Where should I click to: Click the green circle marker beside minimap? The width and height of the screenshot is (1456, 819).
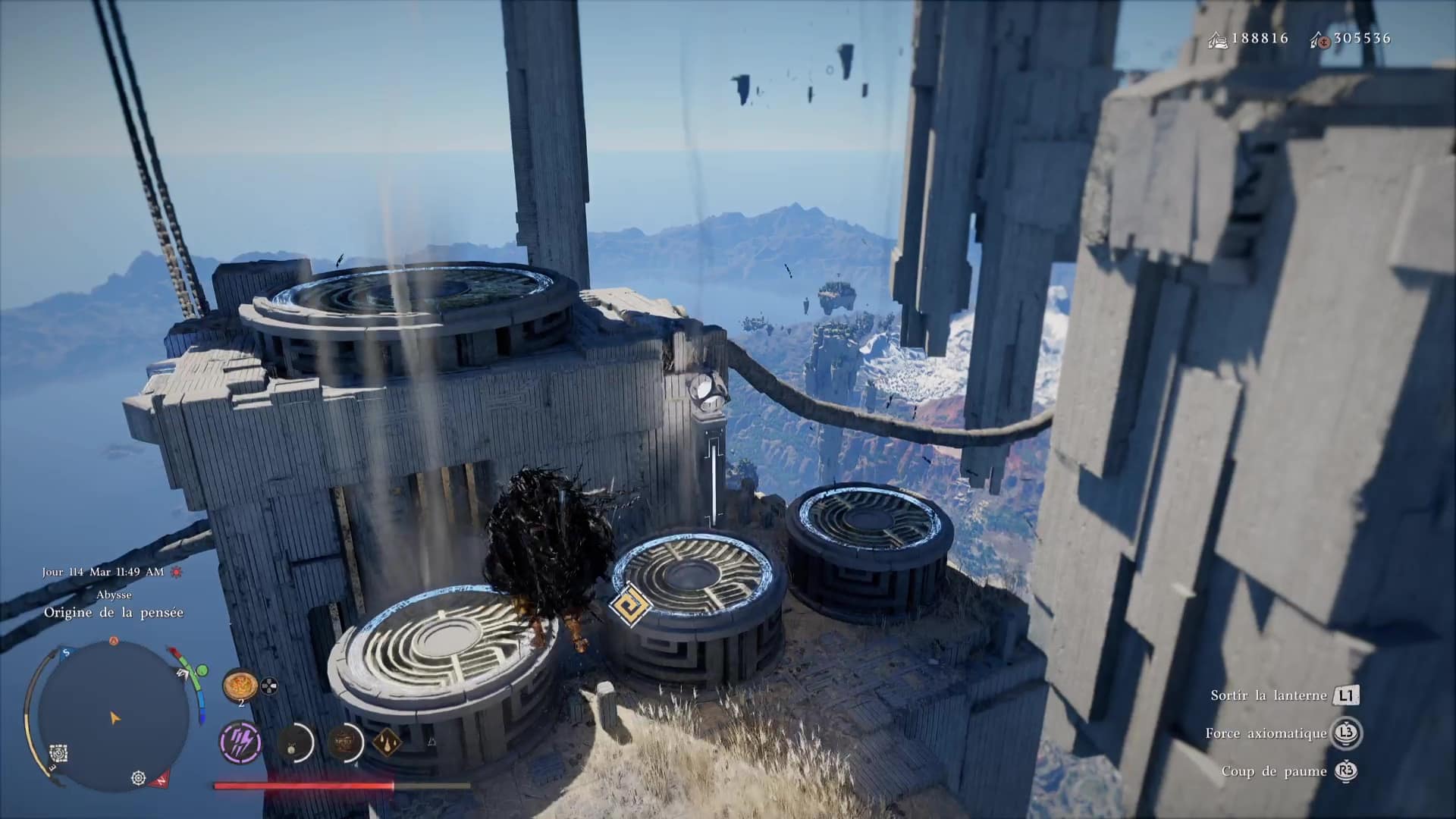(x=202, y=670)
